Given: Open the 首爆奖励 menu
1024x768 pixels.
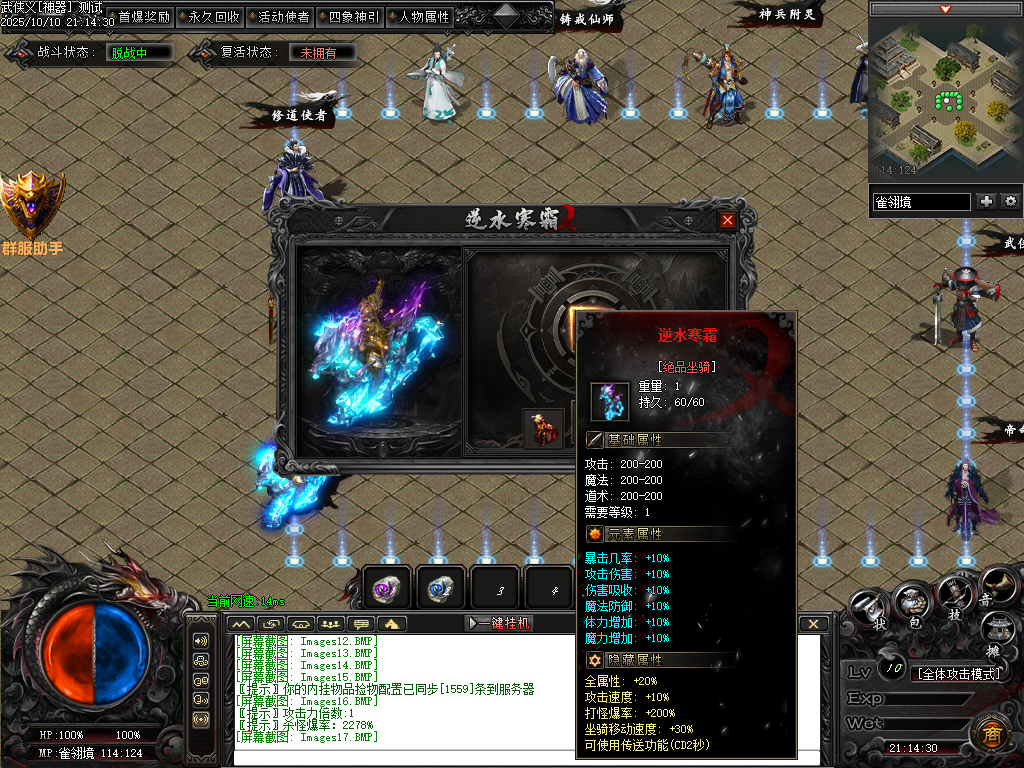Looking at the screenshot, I should 144,17.
